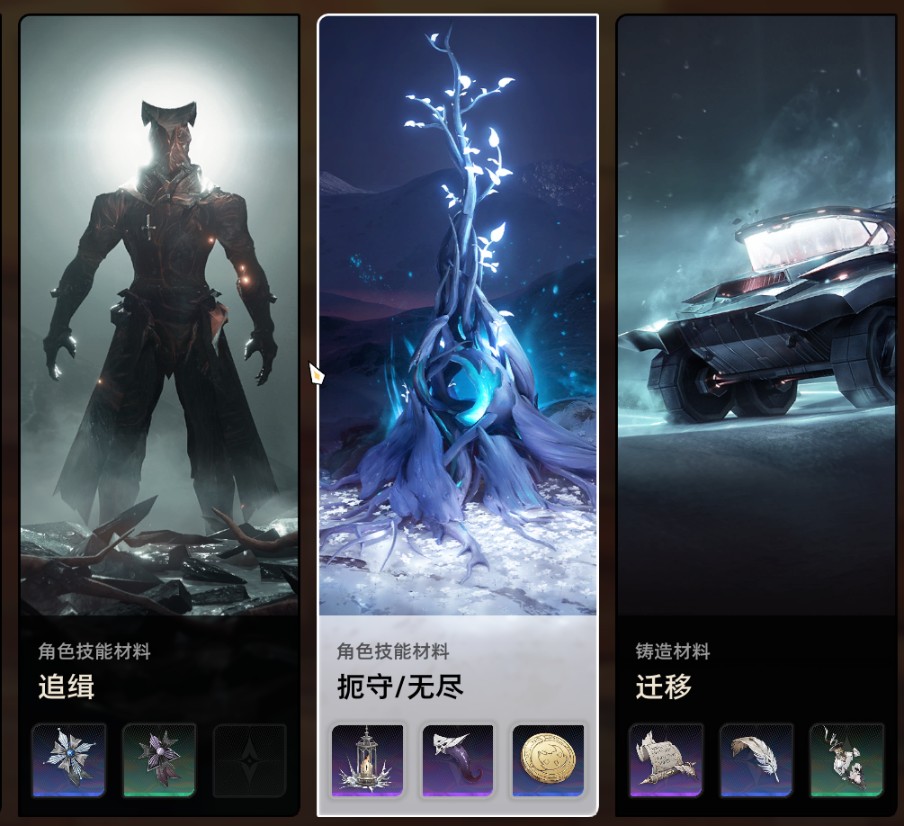Inspect the white feather material icon
Viewport: 904px width, 826px height.
point(756,760)
